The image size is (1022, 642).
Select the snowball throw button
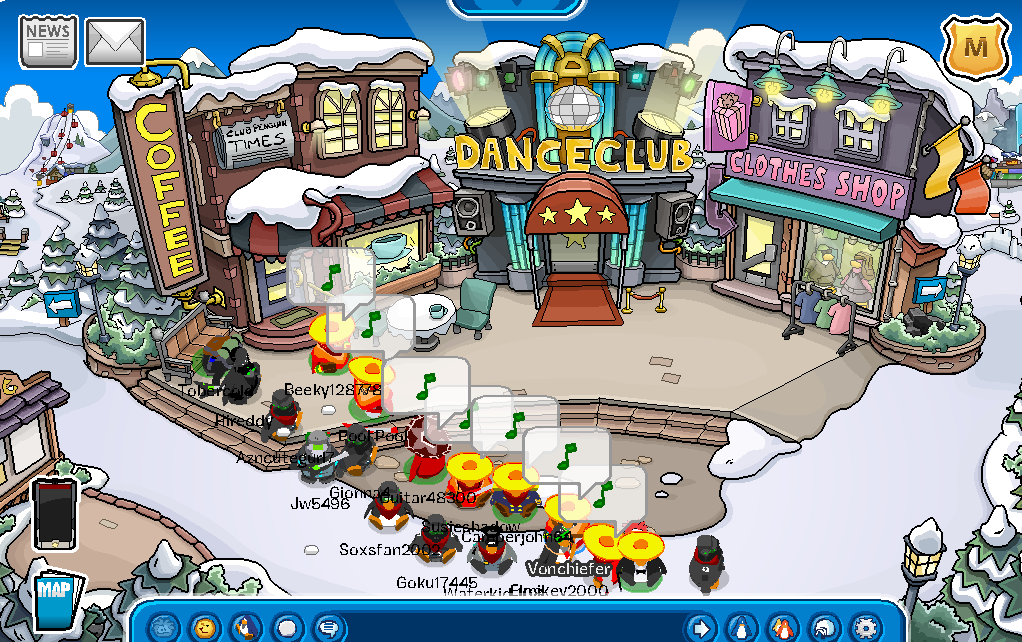click(287, 627)
